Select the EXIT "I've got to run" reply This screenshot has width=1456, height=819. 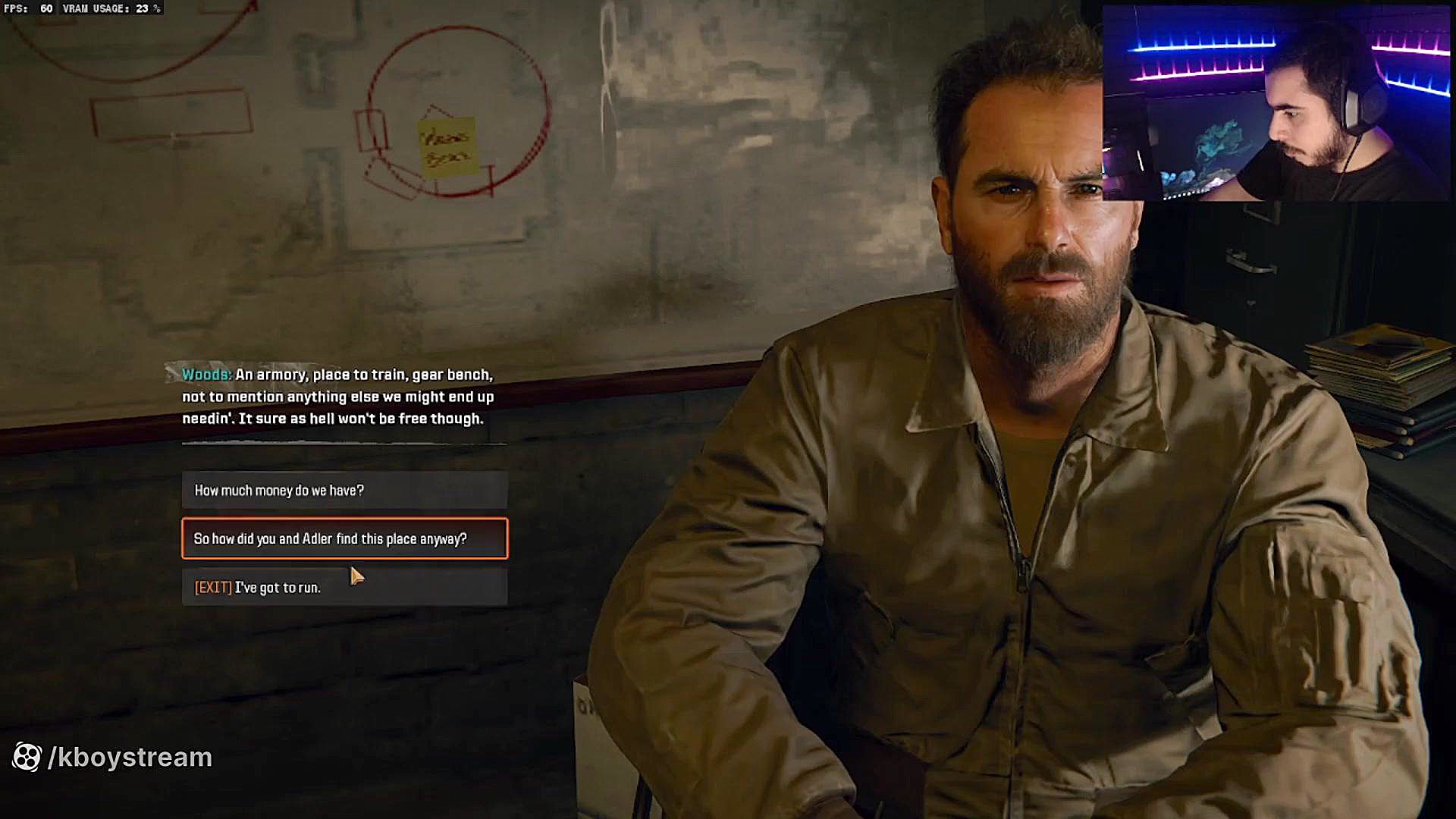coord(344,588)
